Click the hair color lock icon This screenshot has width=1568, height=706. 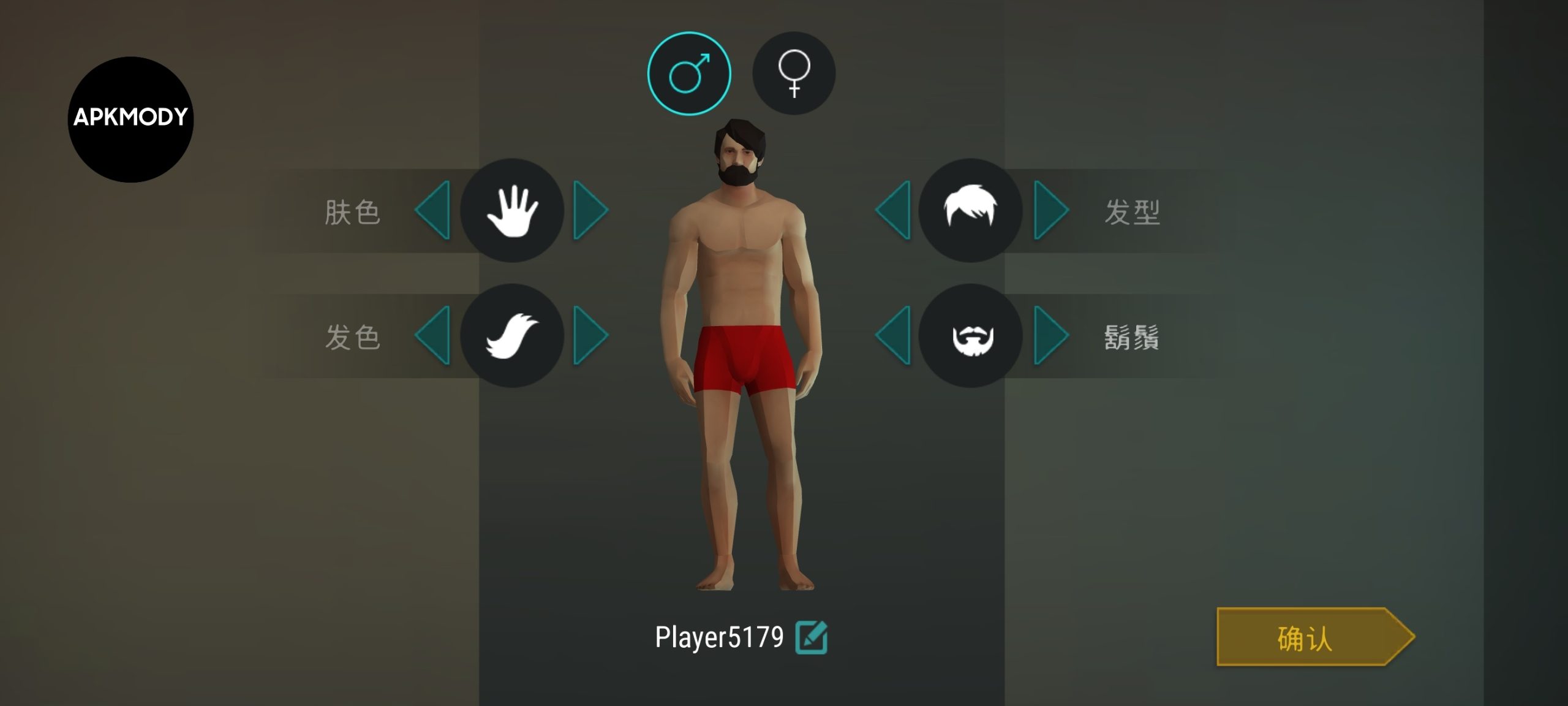pyautogui.click(x=512, y=335)
